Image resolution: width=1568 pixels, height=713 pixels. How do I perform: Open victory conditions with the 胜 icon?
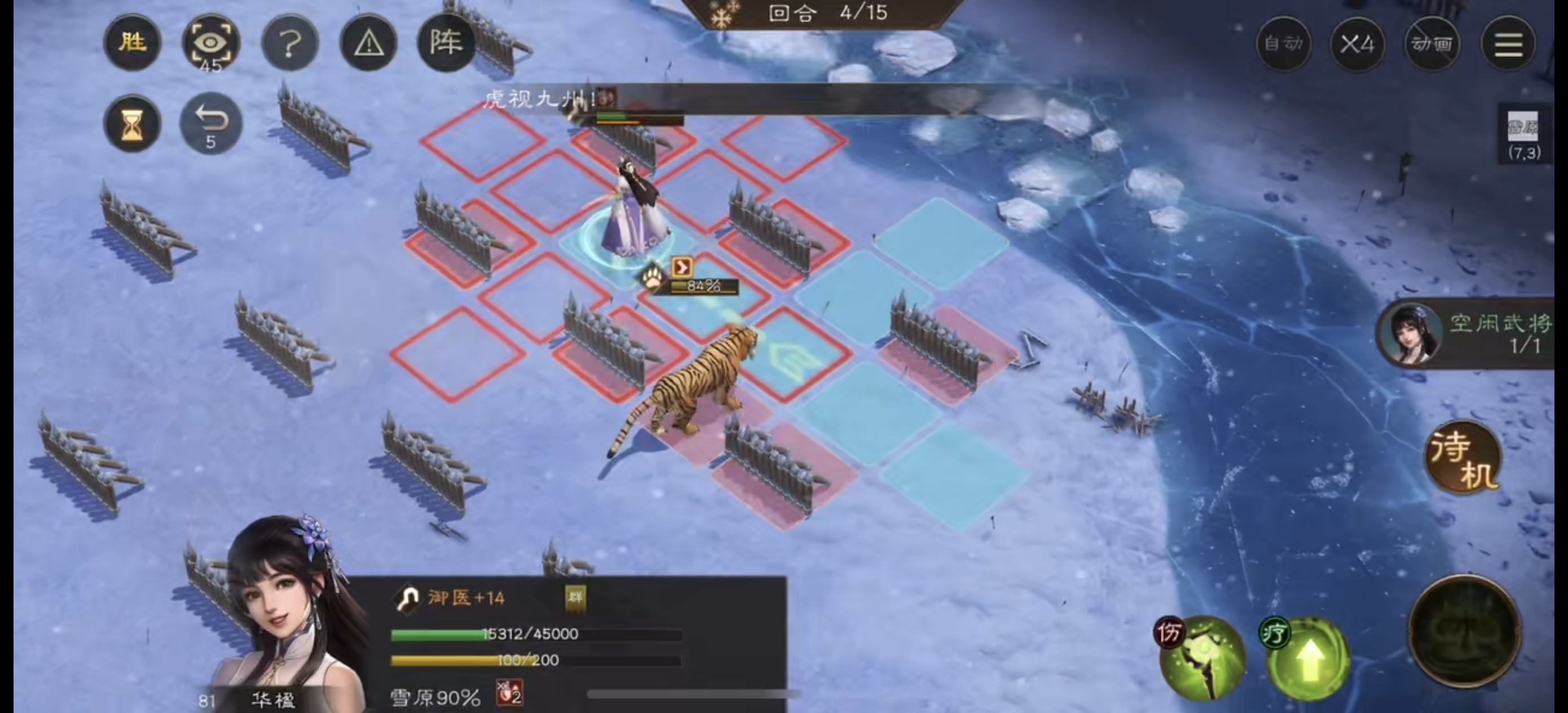point(132,43)
